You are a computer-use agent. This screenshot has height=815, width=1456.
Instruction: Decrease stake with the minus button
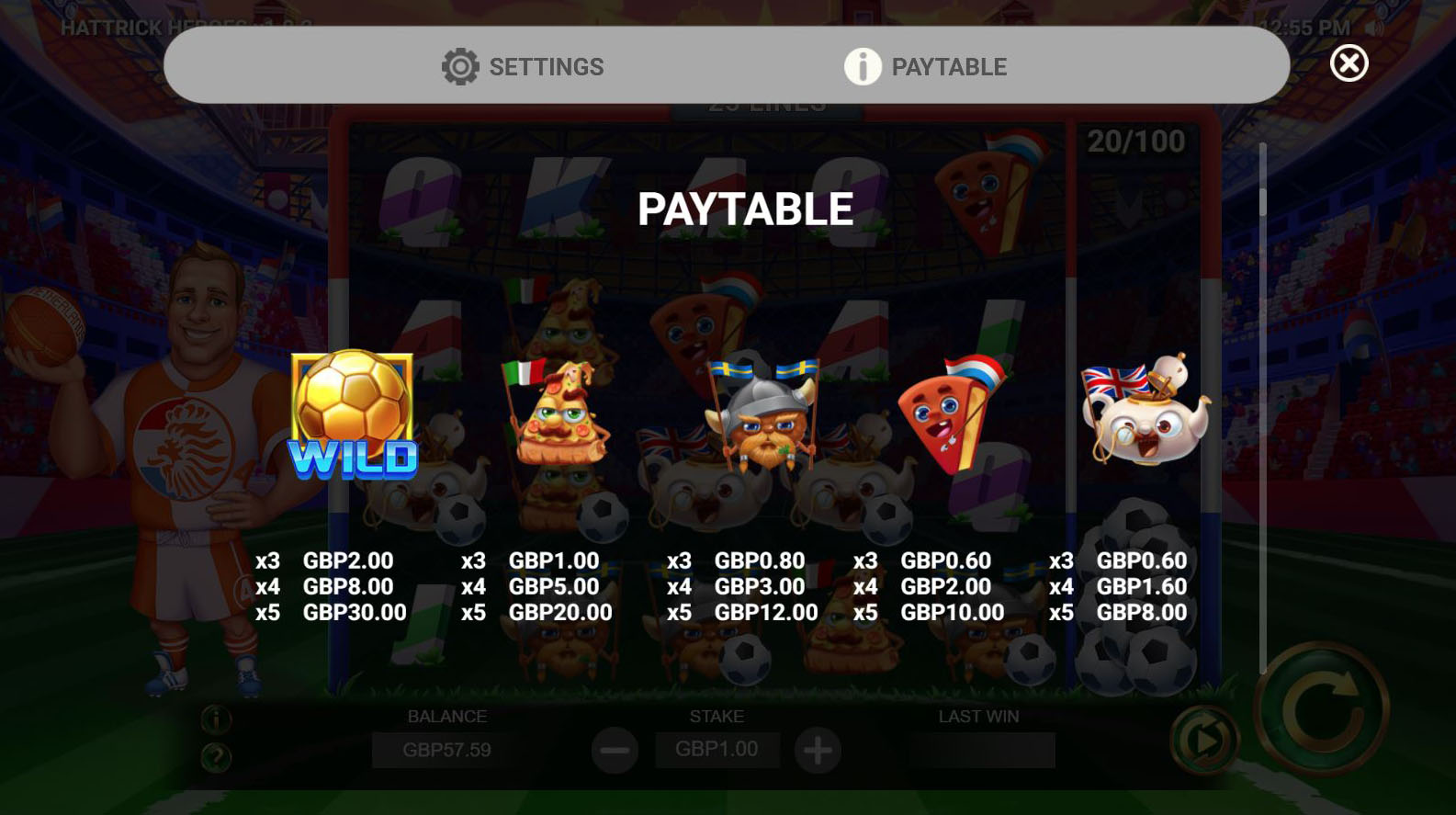pyautogui.click(x=615, y=750)
